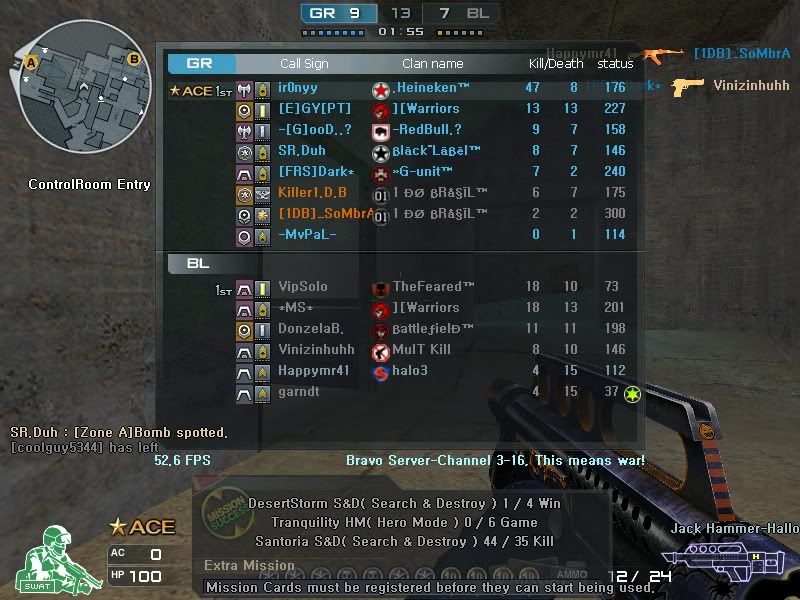Pick Happymr41's row in the BL list
800x600 pixels.
(x=400, y=371)
